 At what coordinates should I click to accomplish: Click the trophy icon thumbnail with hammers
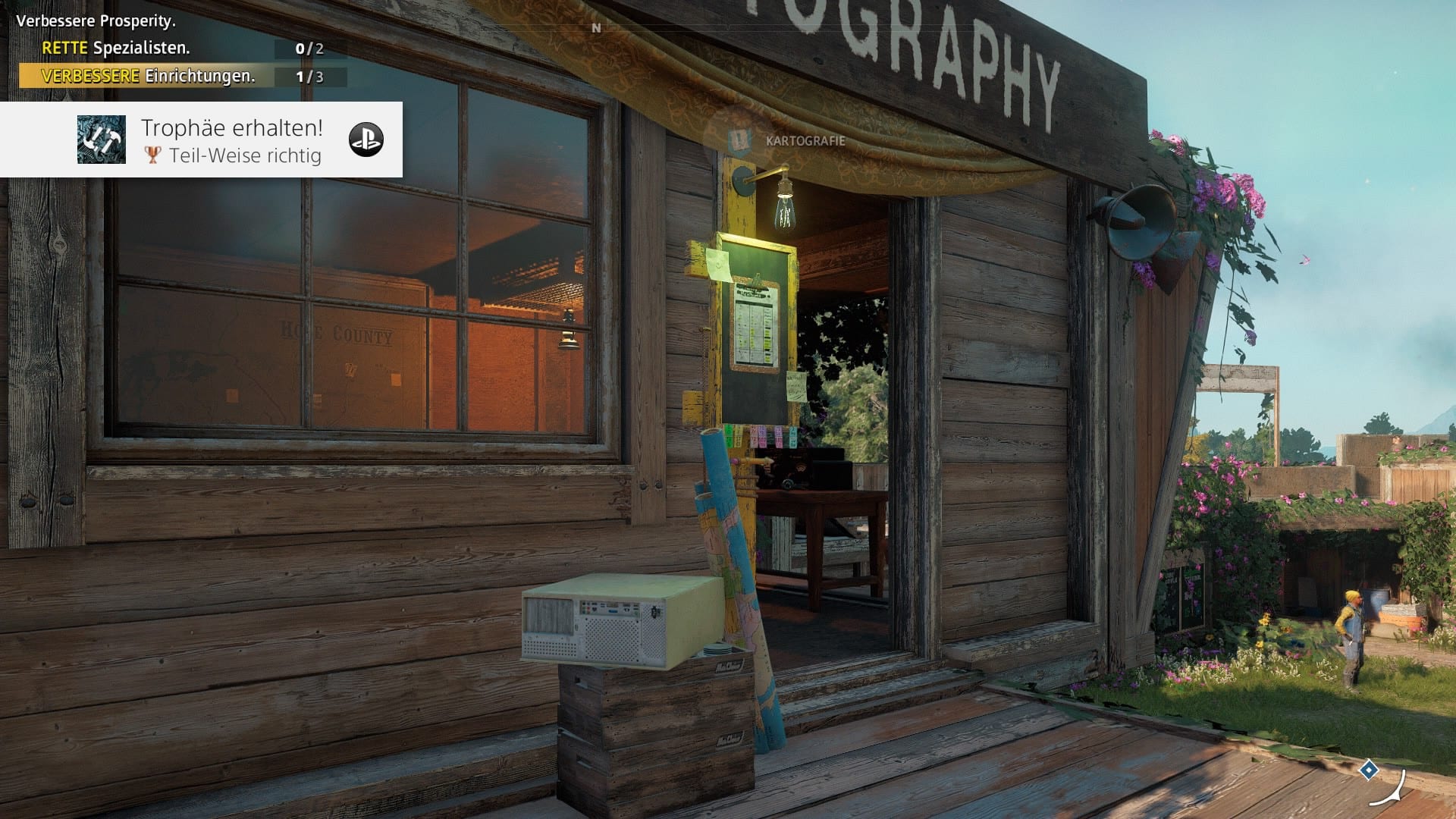102,140
